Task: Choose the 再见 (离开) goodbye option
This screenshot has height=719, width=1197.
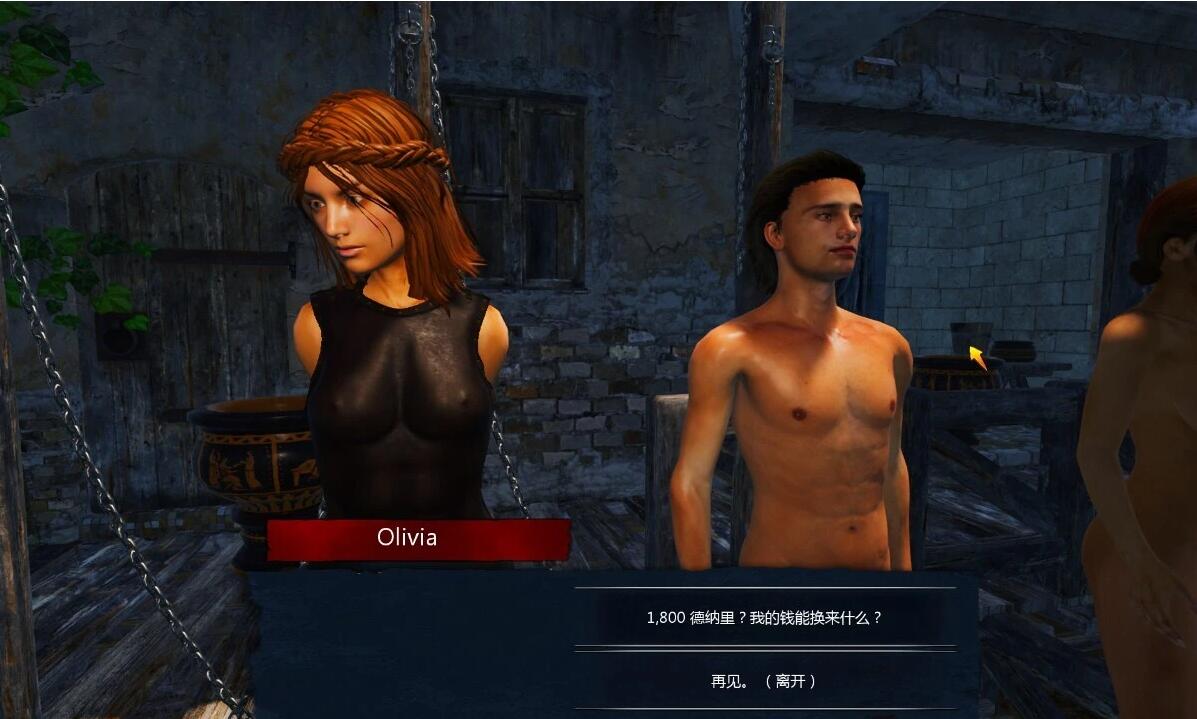Action: [x=765, y=681]
